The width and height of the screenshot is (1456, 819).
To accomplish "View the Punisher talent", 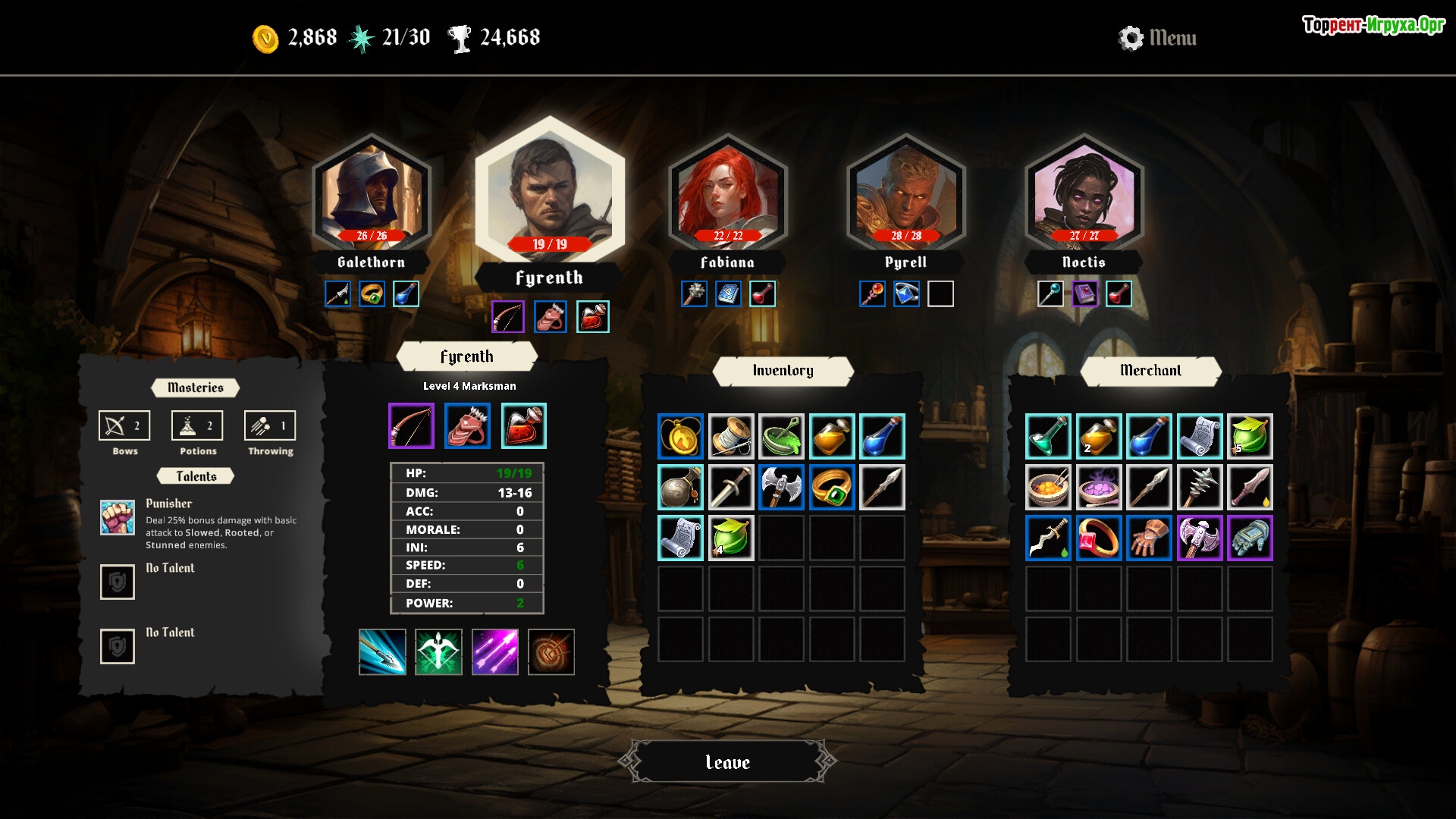I will click(x=118, y=517).
